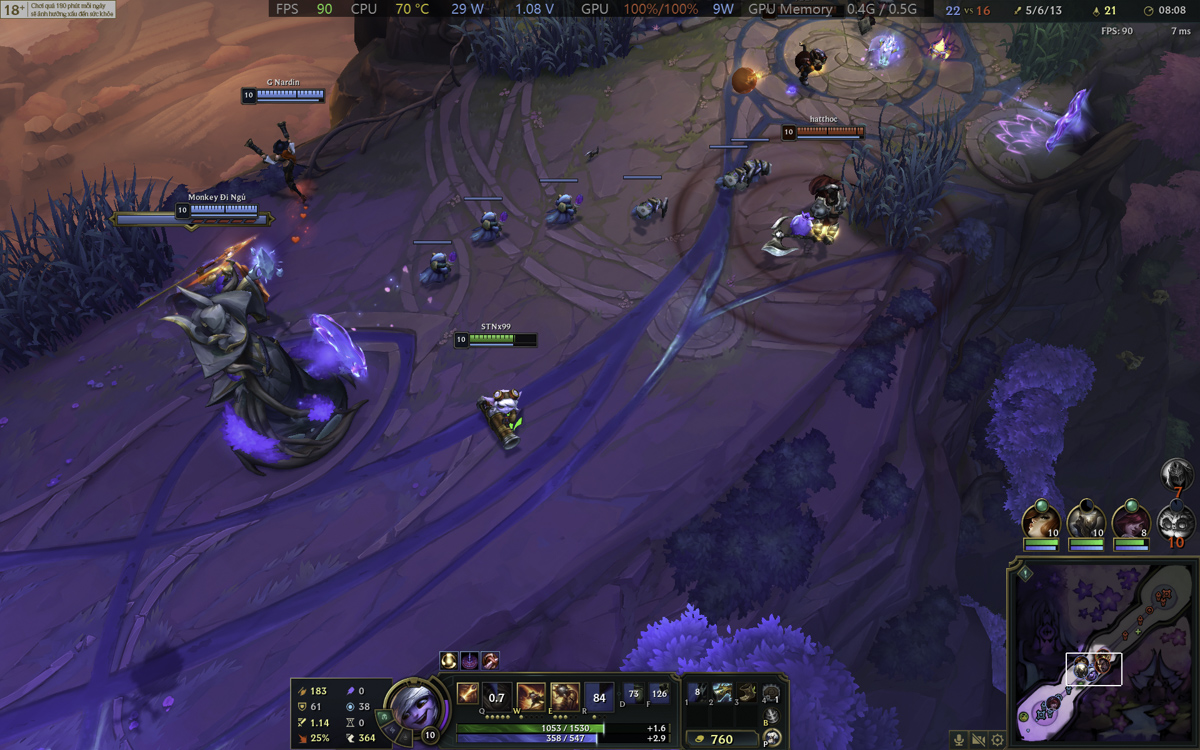Click the alert ping icon on the minimap corner
Screen dimensions: 1200x750
click(x=1025, y=573)
